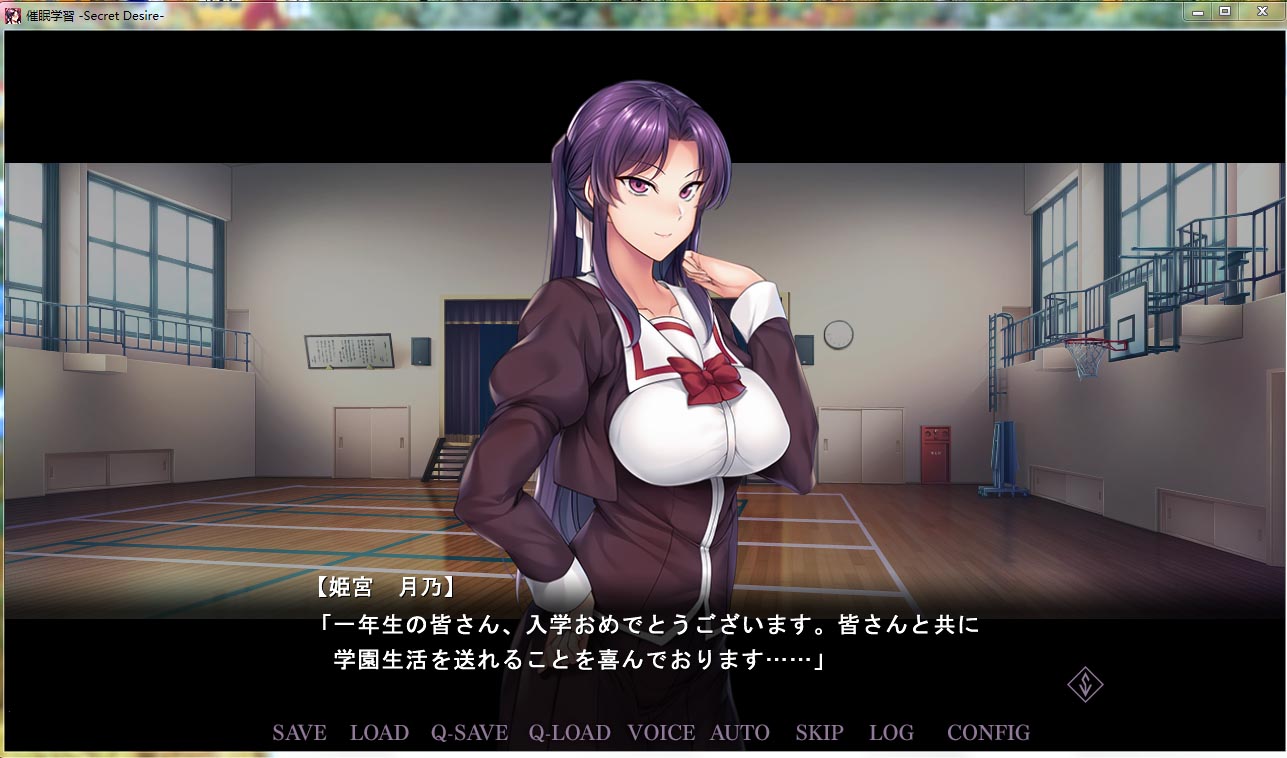Open the CONFIG settings
The image size is (1287, 758).
tap(988, 733)
